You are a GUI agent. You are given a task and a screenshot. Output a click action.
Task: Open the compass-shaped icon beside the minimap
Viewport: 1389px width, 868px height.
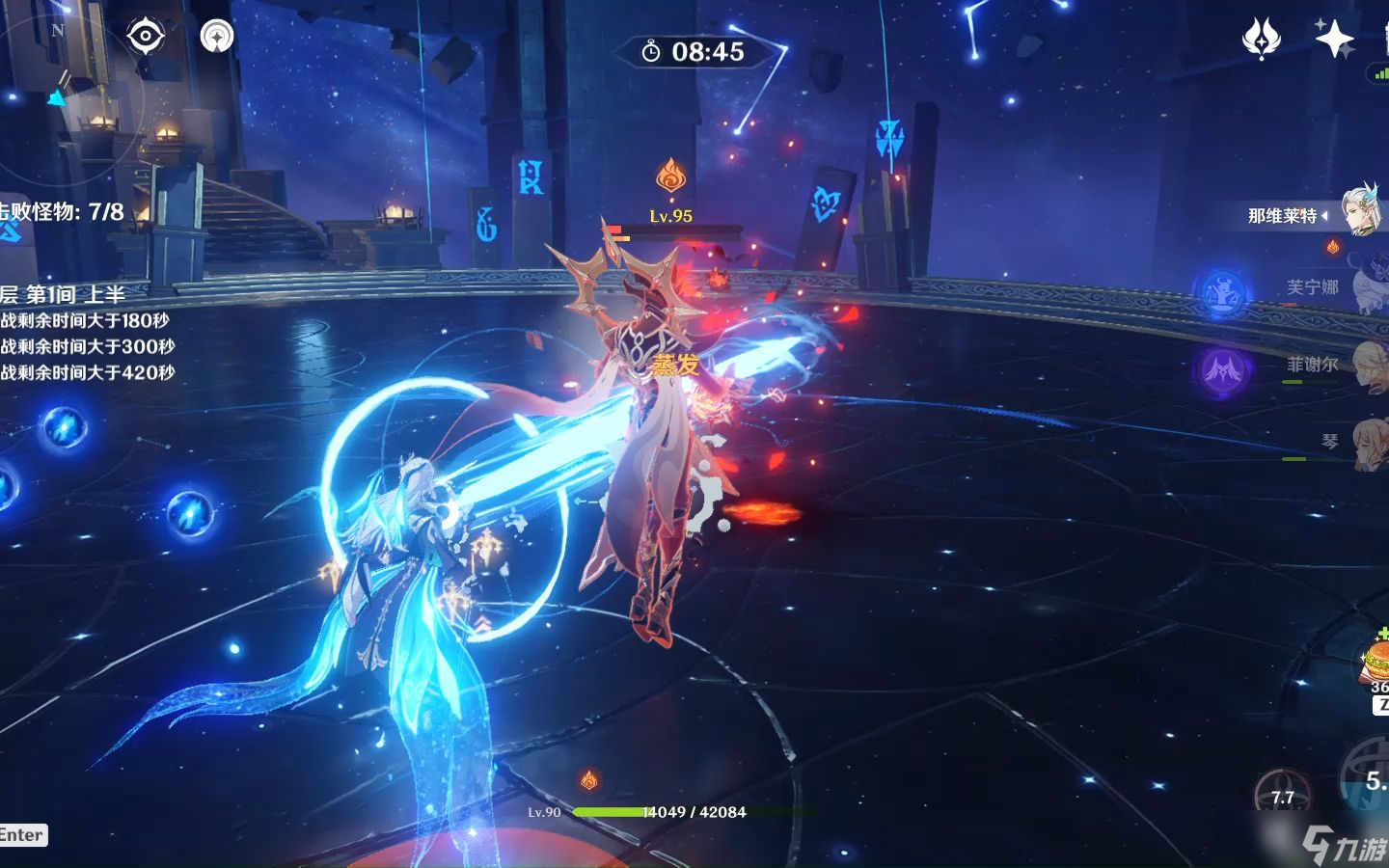point(217,37)
